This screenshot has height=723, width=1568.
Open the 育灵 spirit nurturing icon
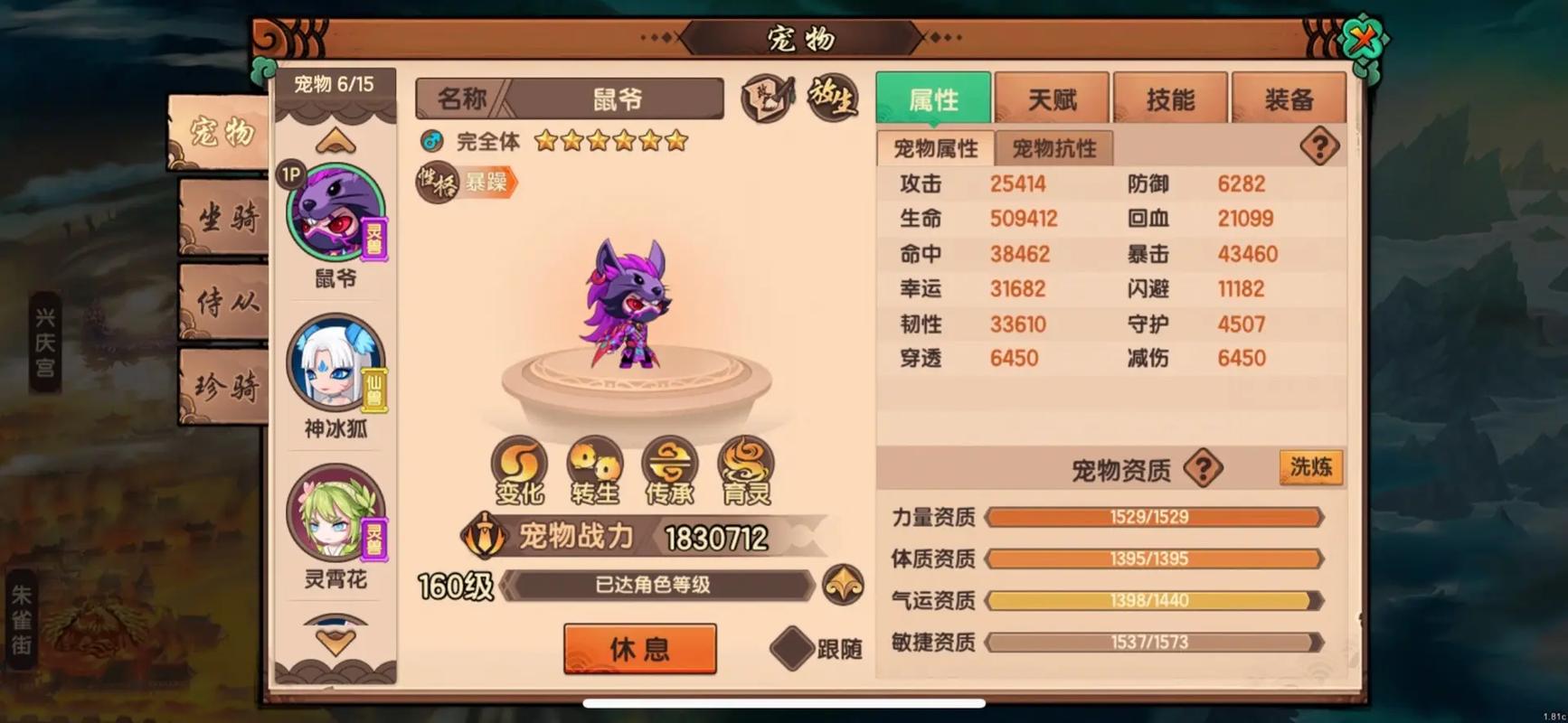click(745, 470)
